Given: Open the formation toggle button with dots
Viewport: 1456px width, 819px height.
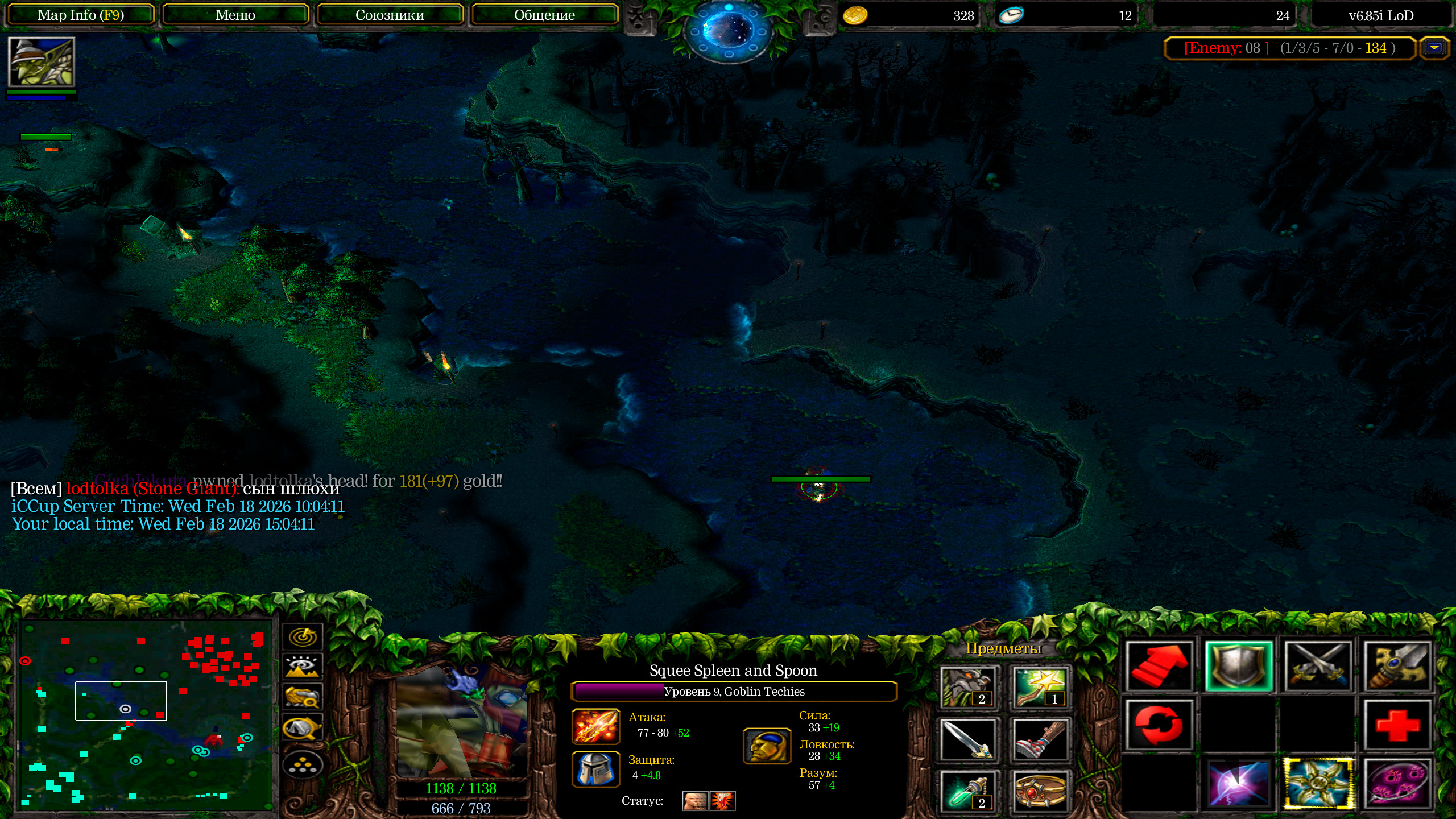Looking at the screenshot, I should tap(303, 766).
